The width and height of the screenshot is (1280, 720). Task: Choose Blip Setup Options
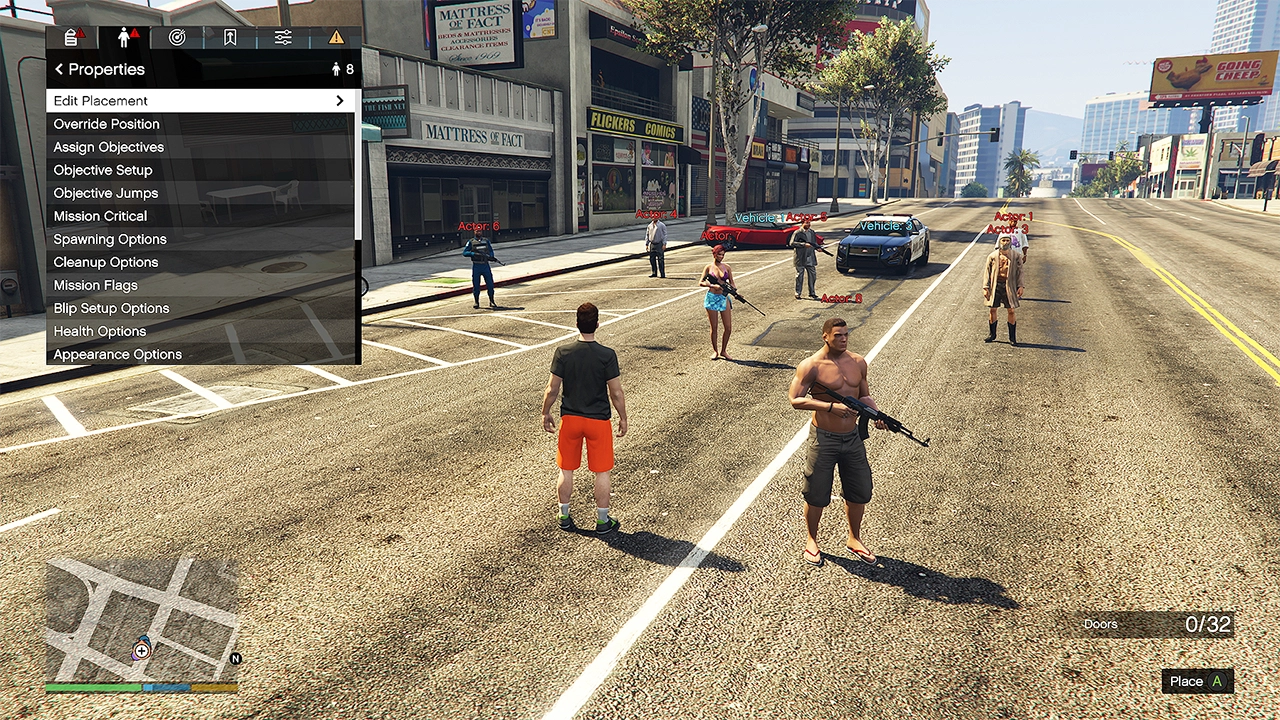(x=111, y=308)
